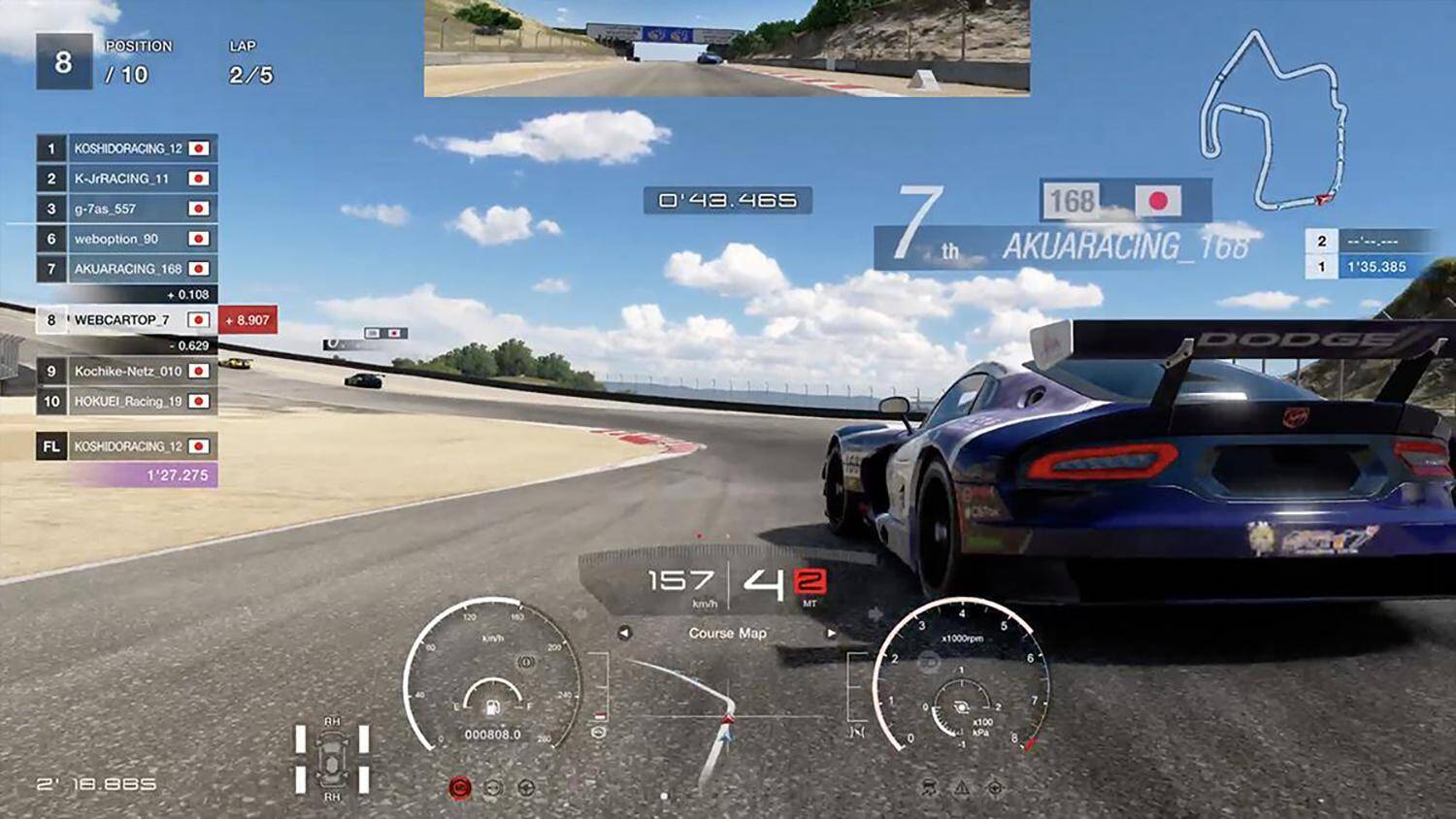Choose Kochike-Netz_010 standings row

(x=127, y=371)
